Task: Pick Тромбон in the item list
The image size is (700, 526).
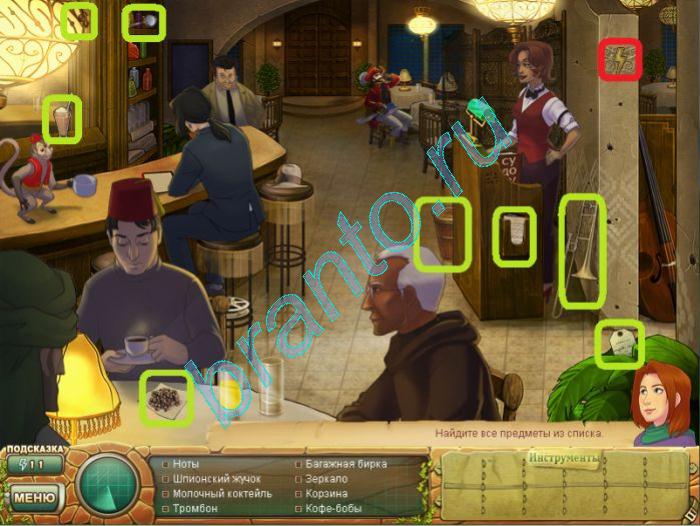Action: point(198,508)
